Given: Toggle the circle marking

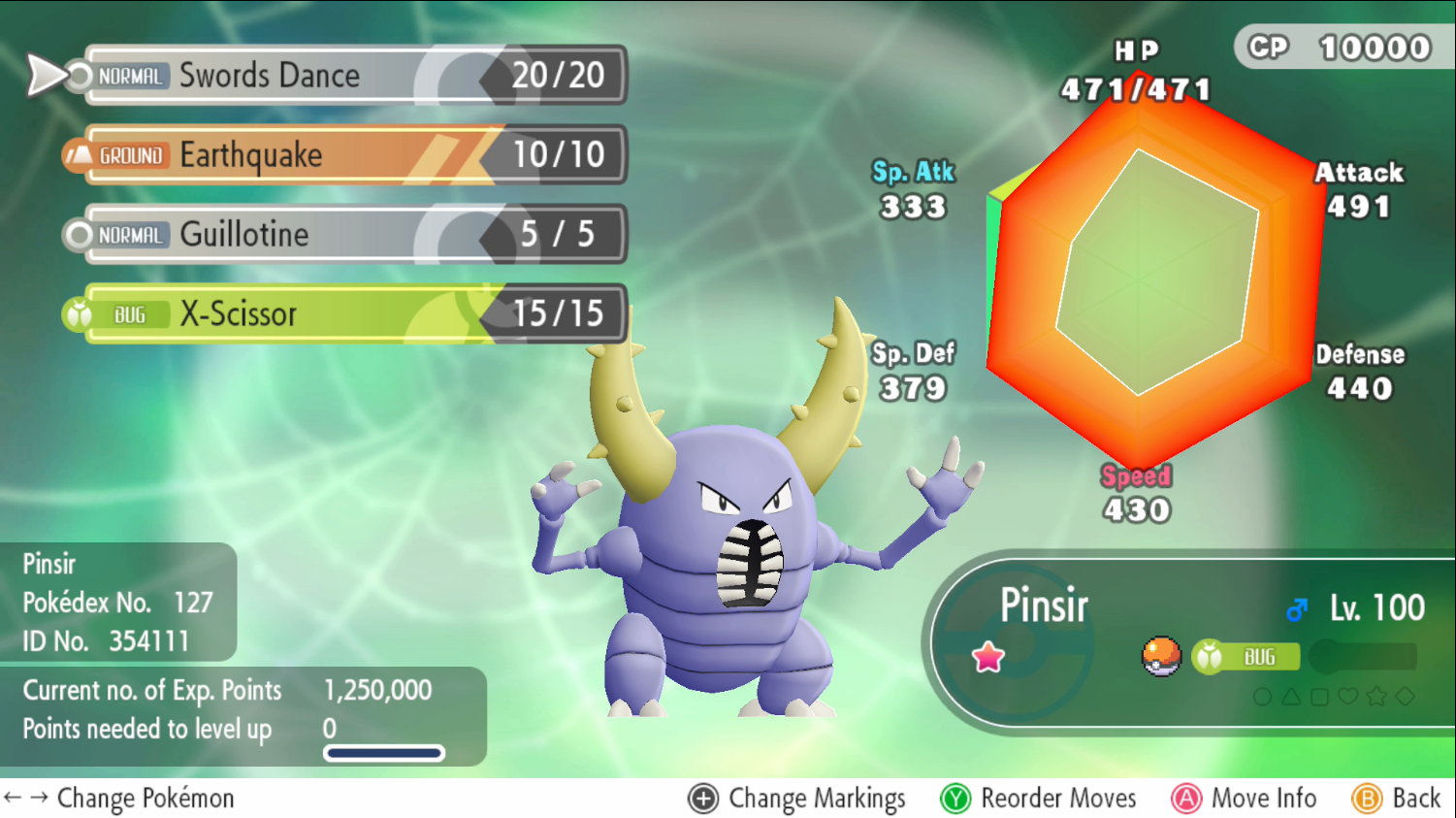Looking at the screenshot, I should click(1262, 696).
